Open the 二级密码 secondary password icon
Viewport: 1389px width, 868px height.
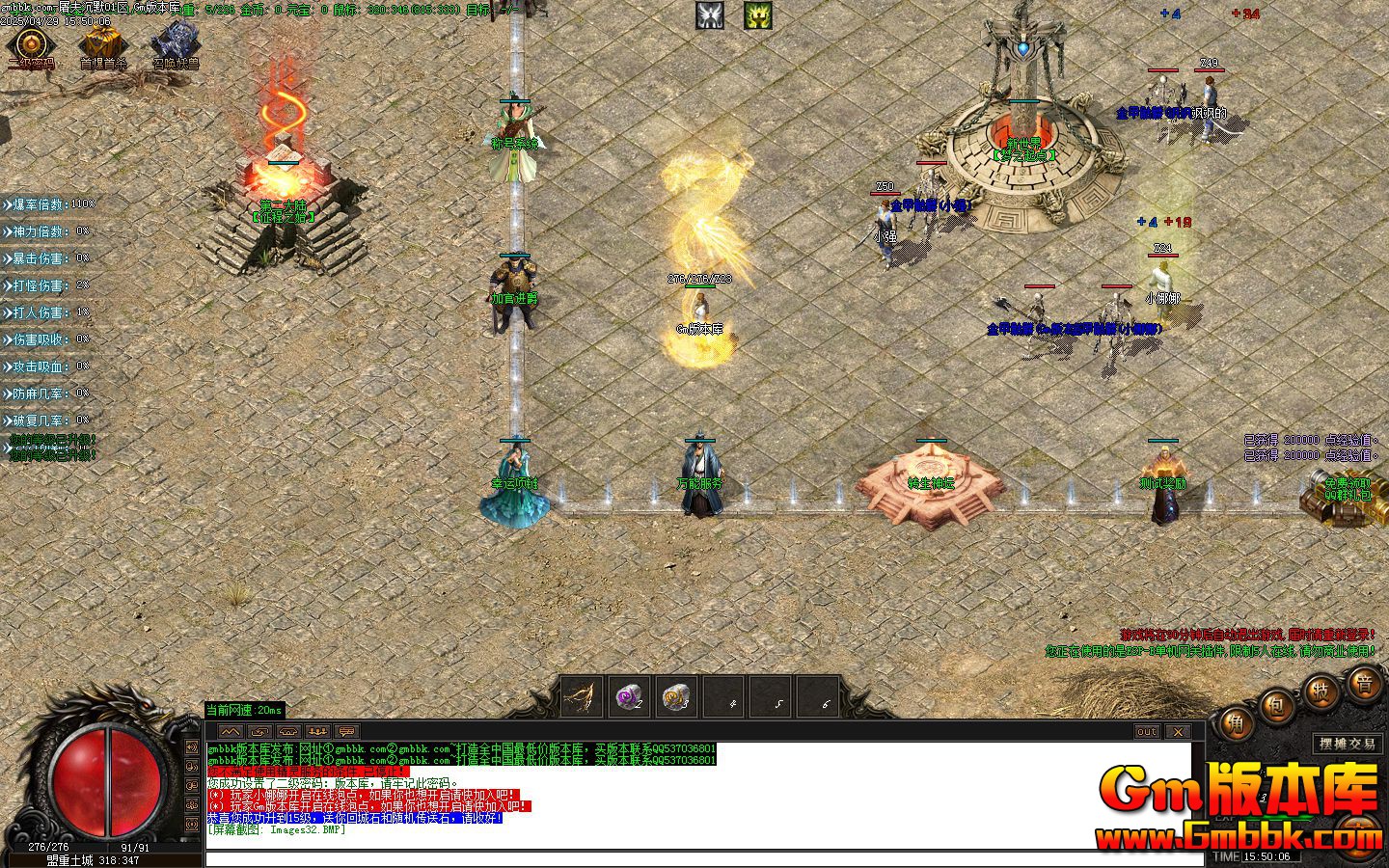pos(31,45)
